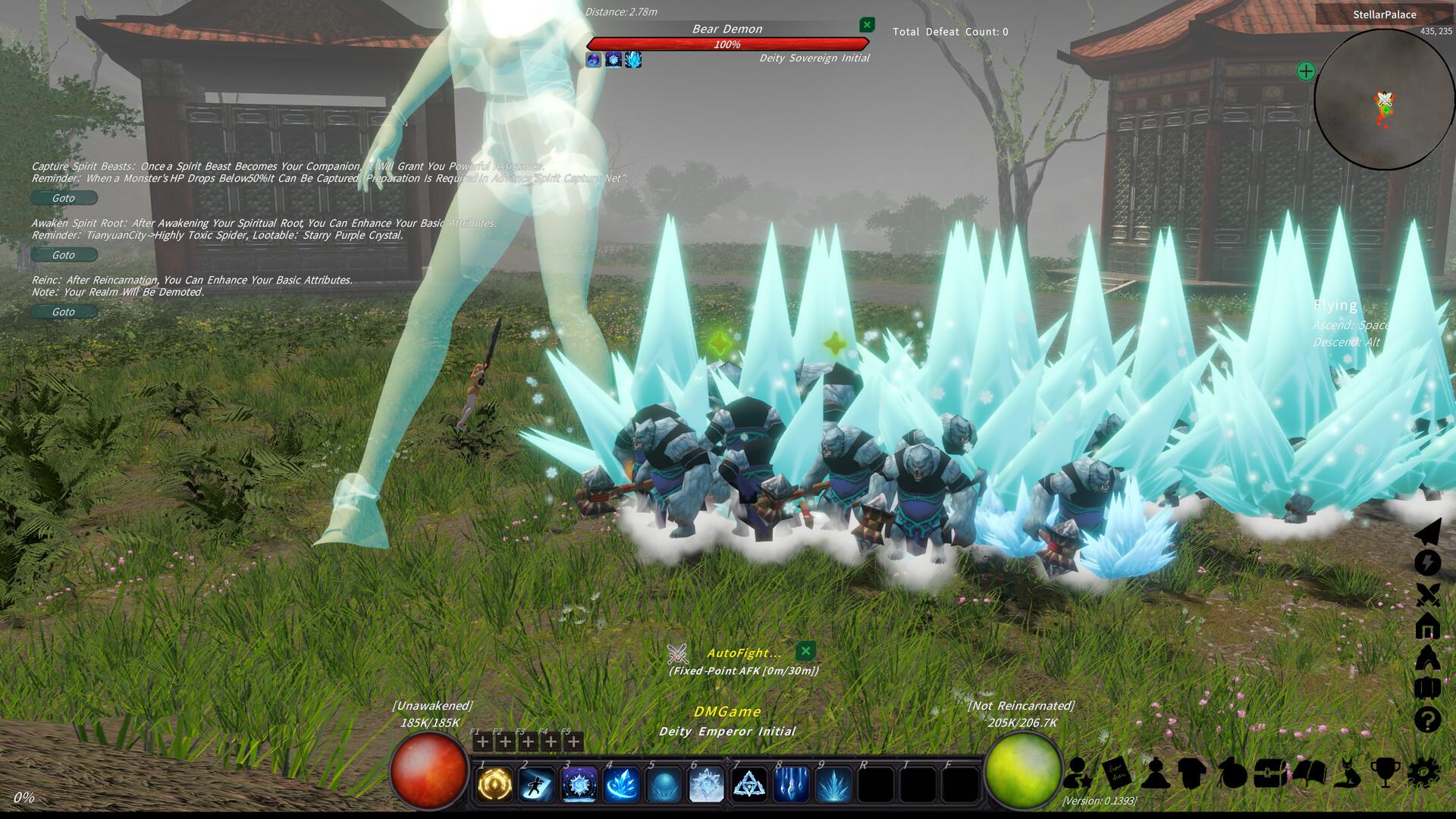Screen dimensions: 1456x819
Task: Go to the Reincarnation guide
Action: point(64,312)
